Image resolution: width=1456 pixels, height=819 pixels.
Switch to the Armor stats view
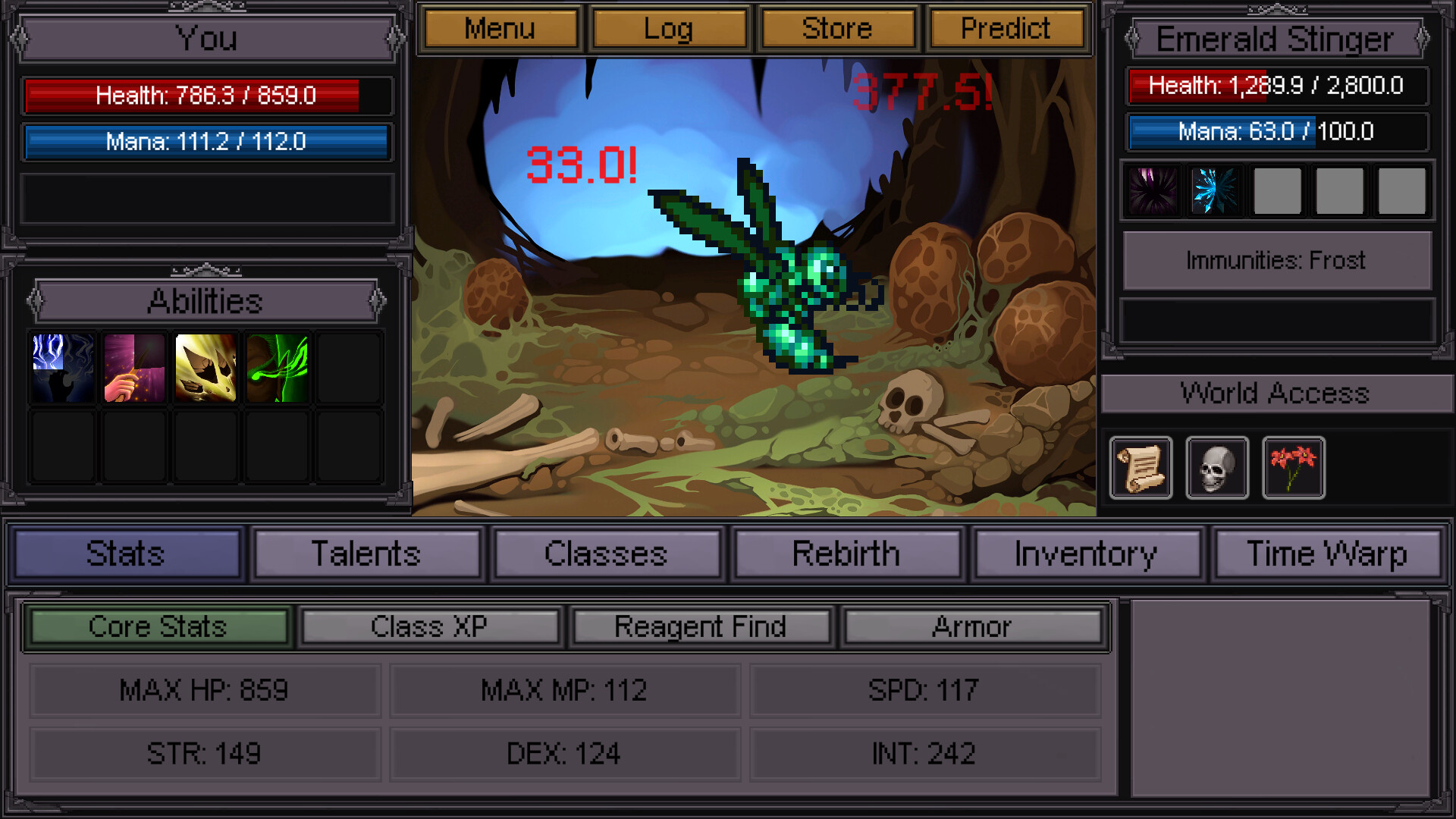click(974, 626)
